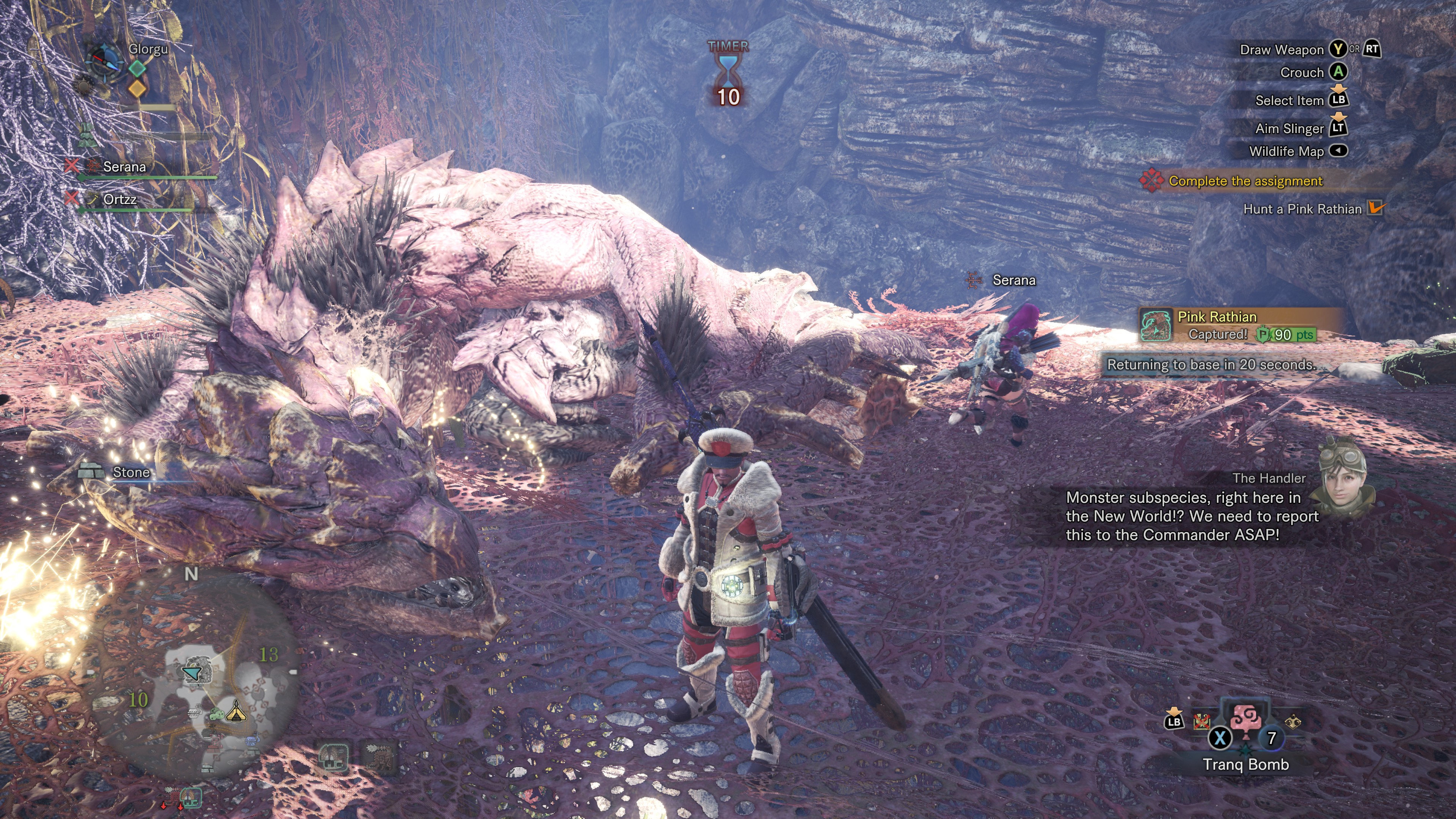Click the yellow camp tent marker on minimap
Viewport: 1456px width, 819px height.
[236, 711]
